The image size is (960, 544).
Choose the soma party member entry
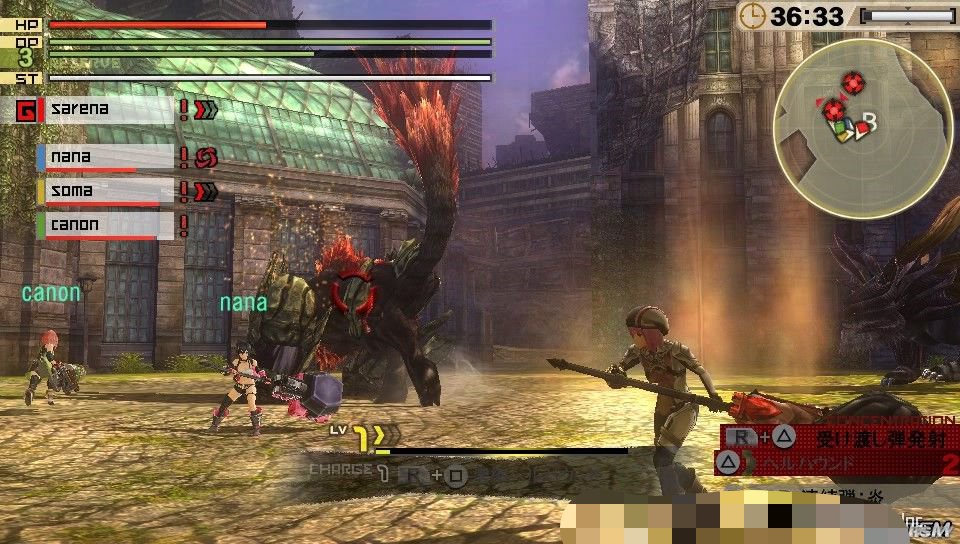(105, 191)
